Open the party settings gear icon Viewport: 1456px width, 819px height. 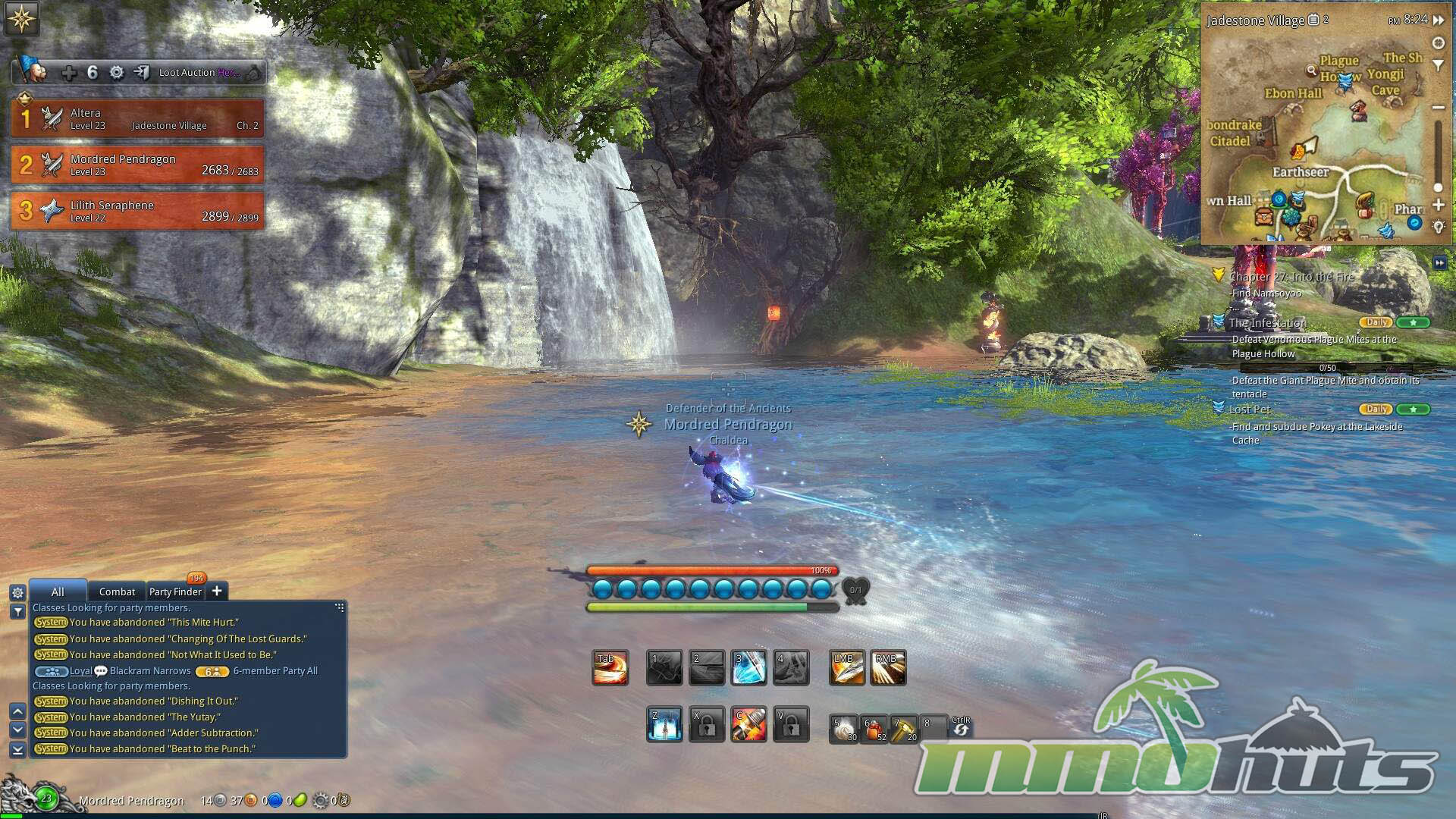[117, 73]
